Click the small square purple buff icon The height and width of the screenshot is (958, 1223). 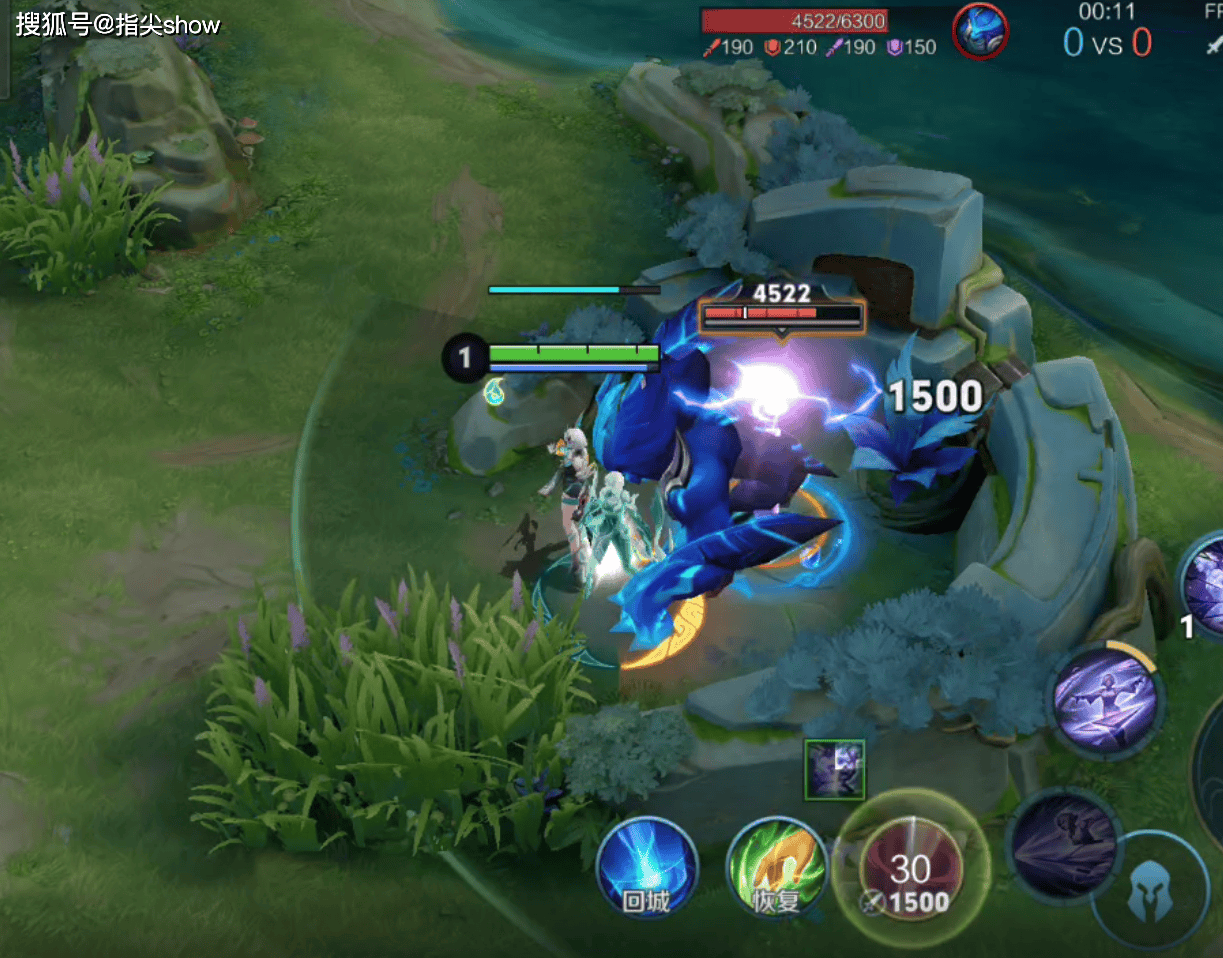coord(835,769)
